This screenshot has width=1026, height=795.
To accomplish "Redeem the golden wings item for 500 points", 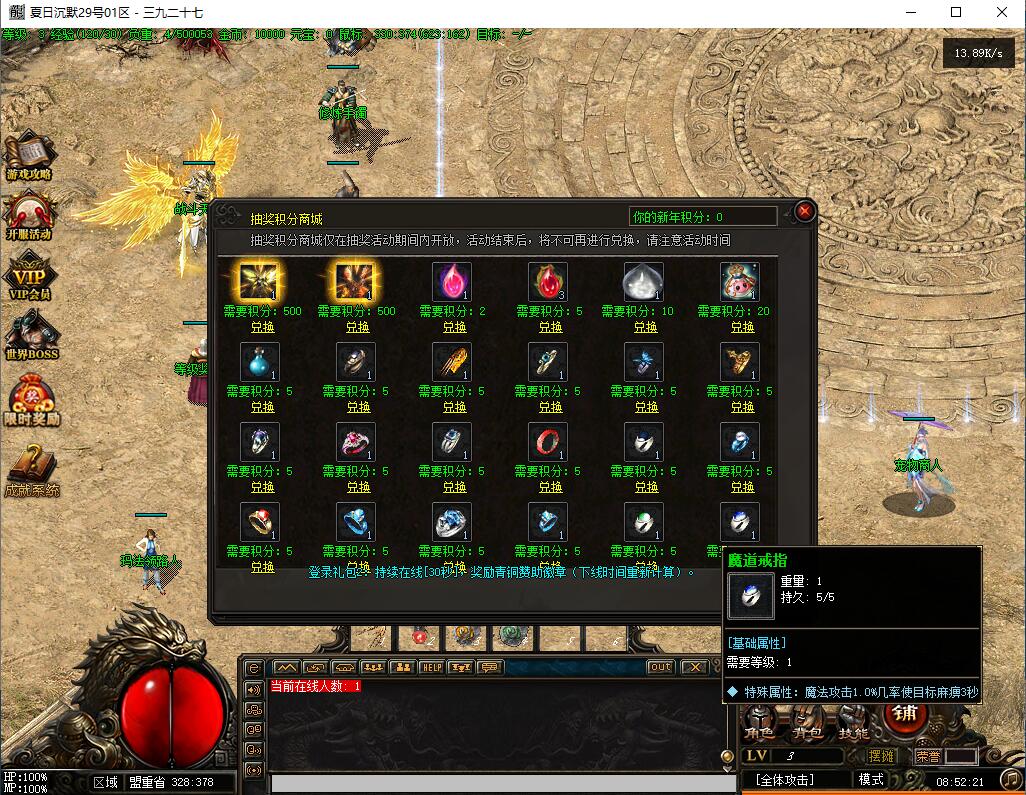I will point(262,327).
